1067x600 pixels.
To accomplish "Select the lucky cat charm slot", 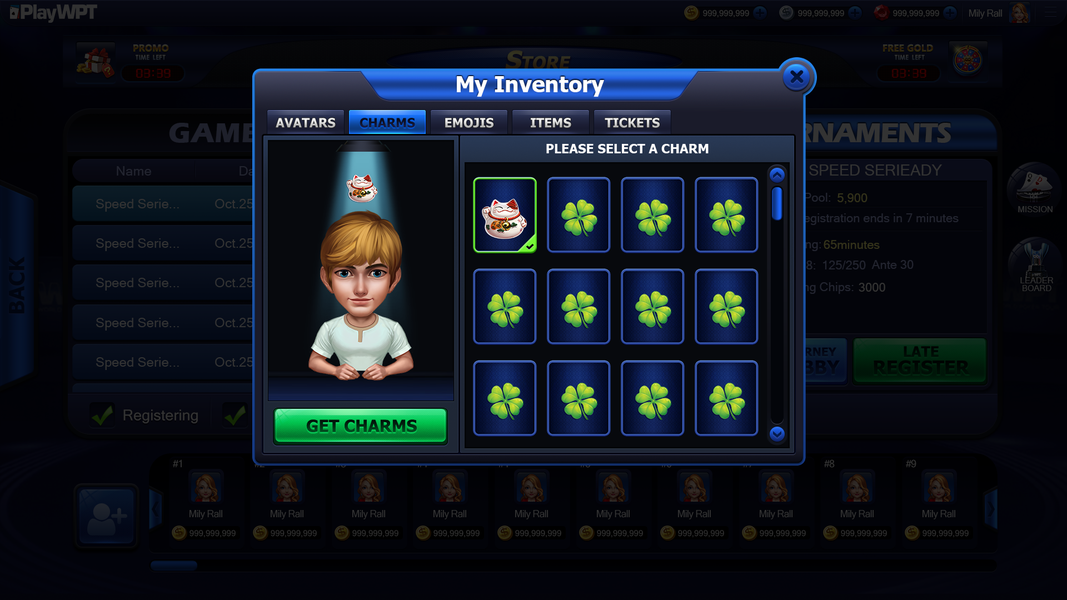I will [505, 215].
